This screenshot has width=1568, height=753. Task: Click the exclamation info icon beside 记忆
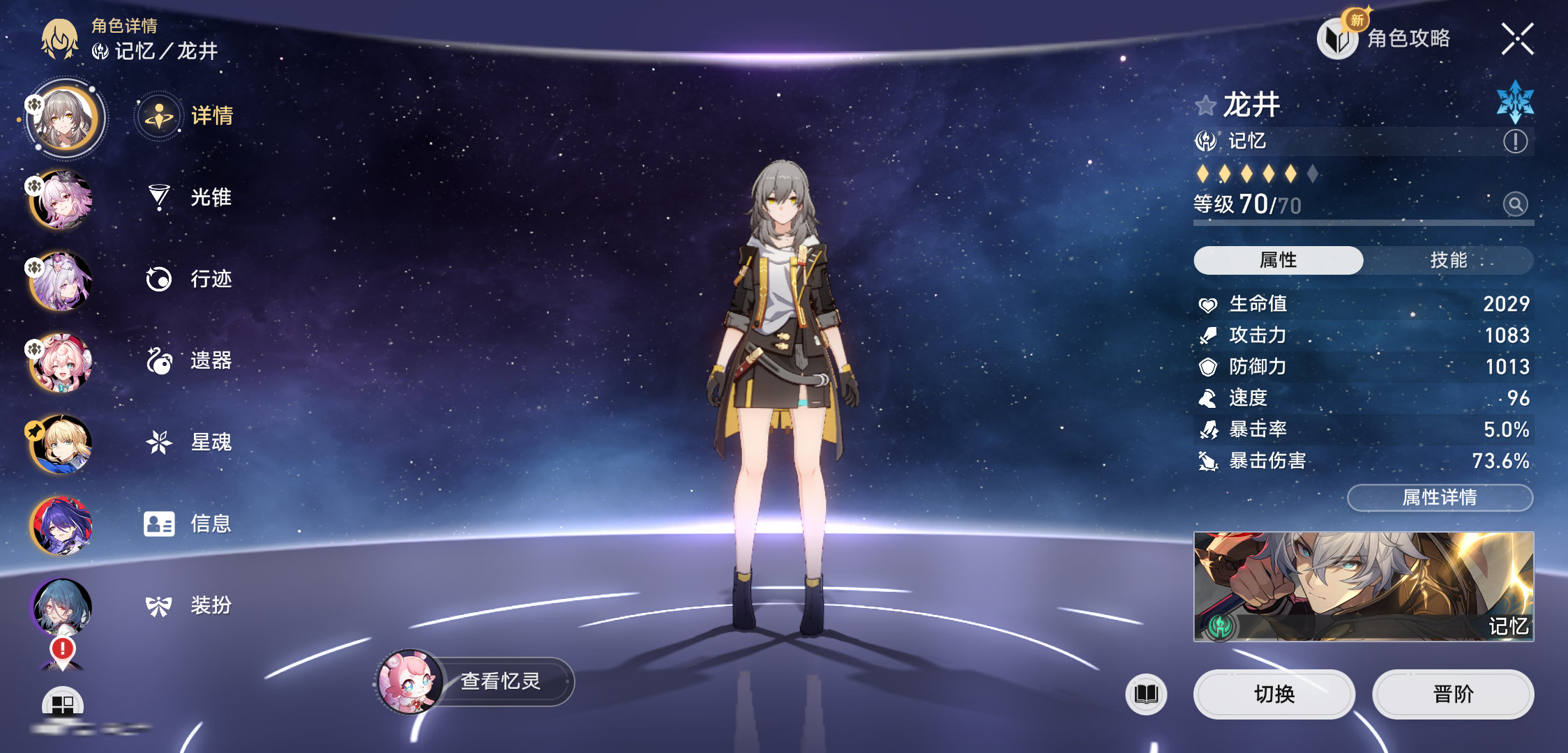point(1515,142)
